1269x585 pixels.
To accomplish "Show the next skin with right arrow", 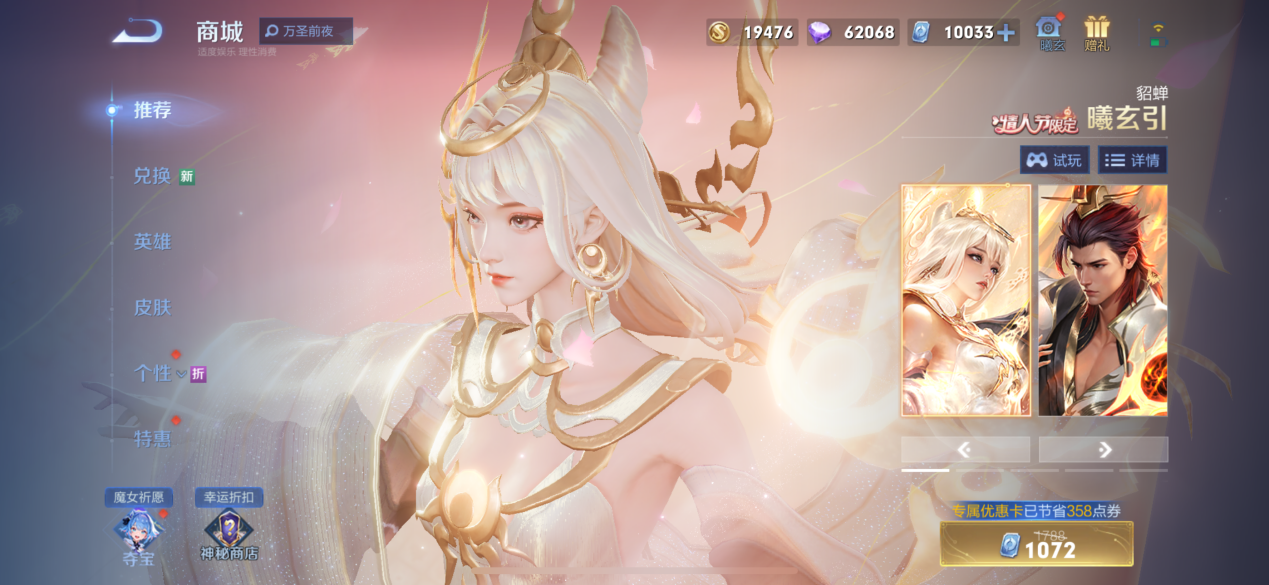I will coord(1103,450).
